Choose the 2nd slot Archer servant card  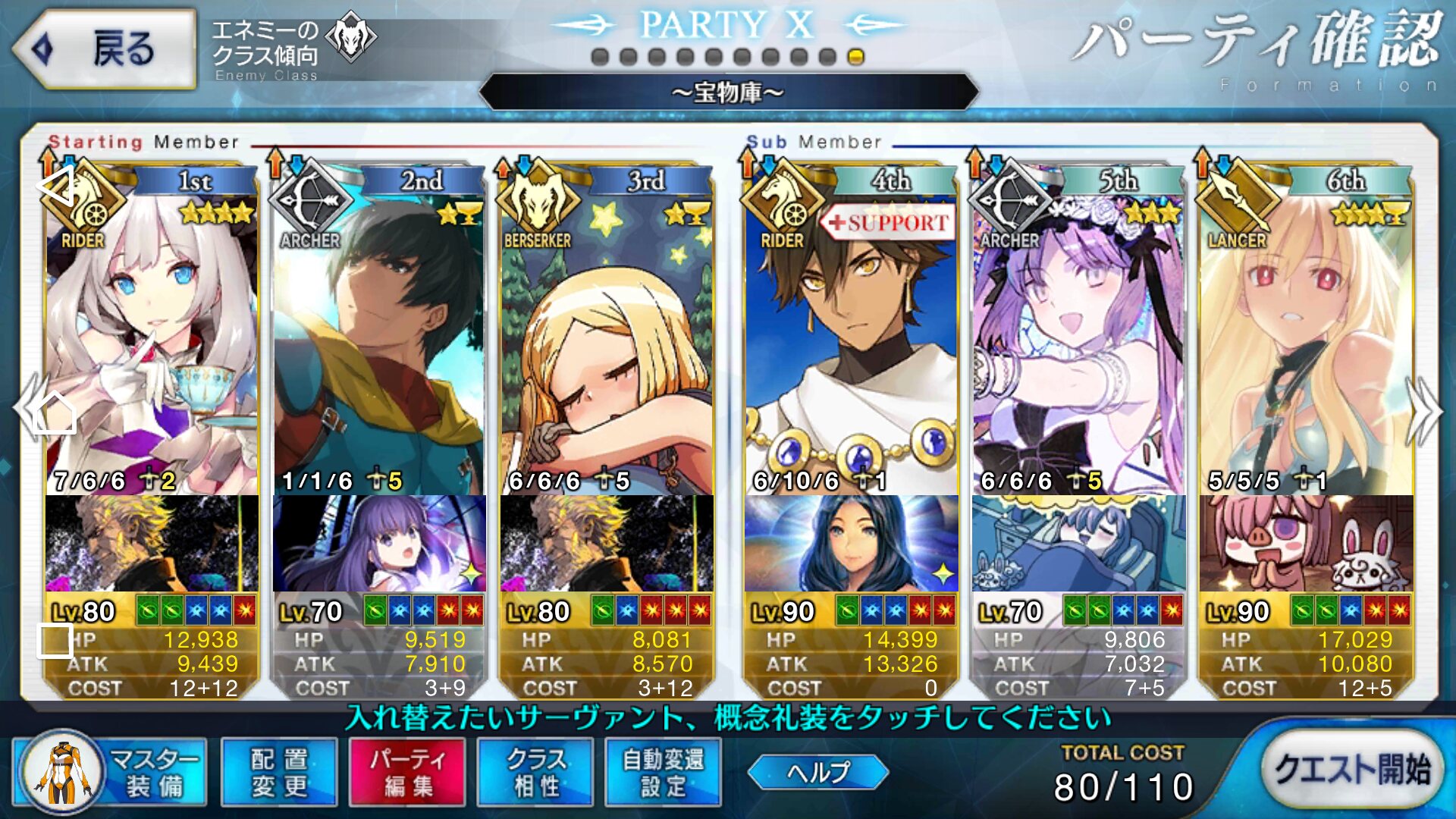click(x=378, y=334)
